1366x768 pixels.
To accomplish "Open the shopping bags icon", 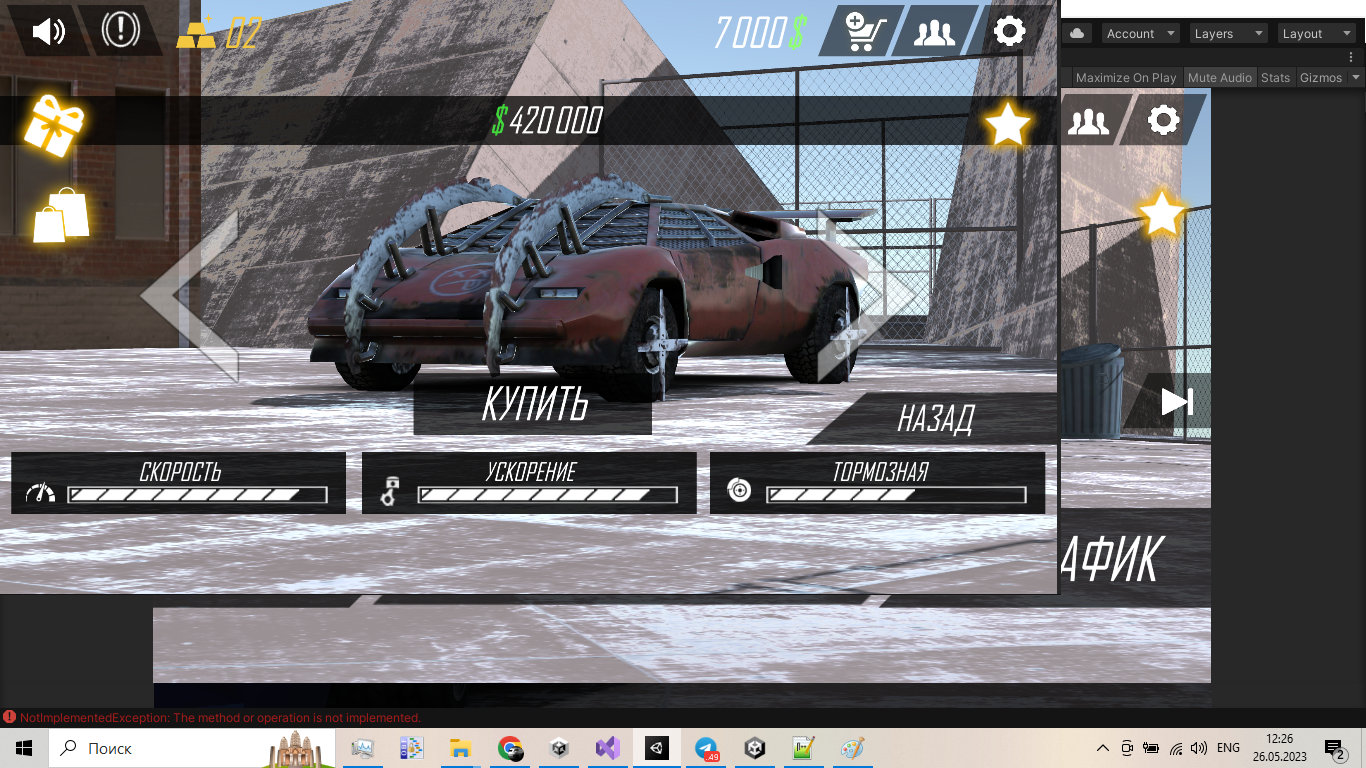I will pos(61,215).
